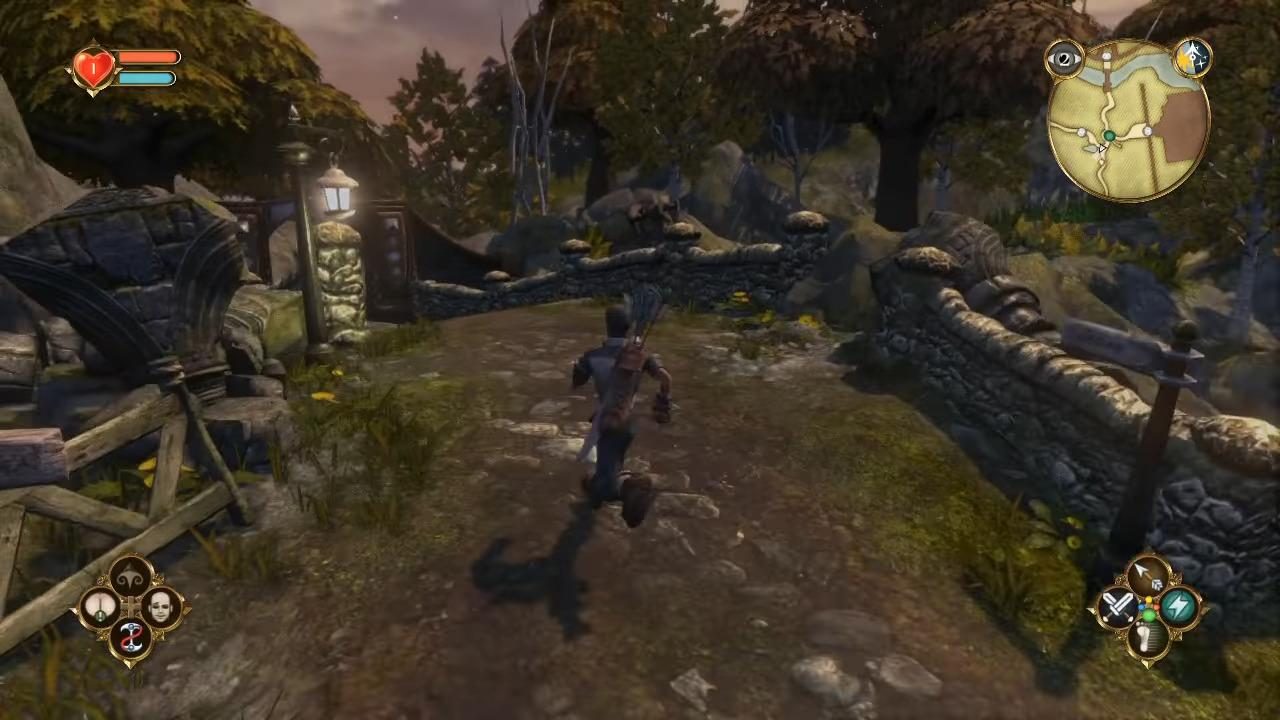Open expressions via the hero face icon
Screen dimensions: 1280x720
(x=160, y=605)
